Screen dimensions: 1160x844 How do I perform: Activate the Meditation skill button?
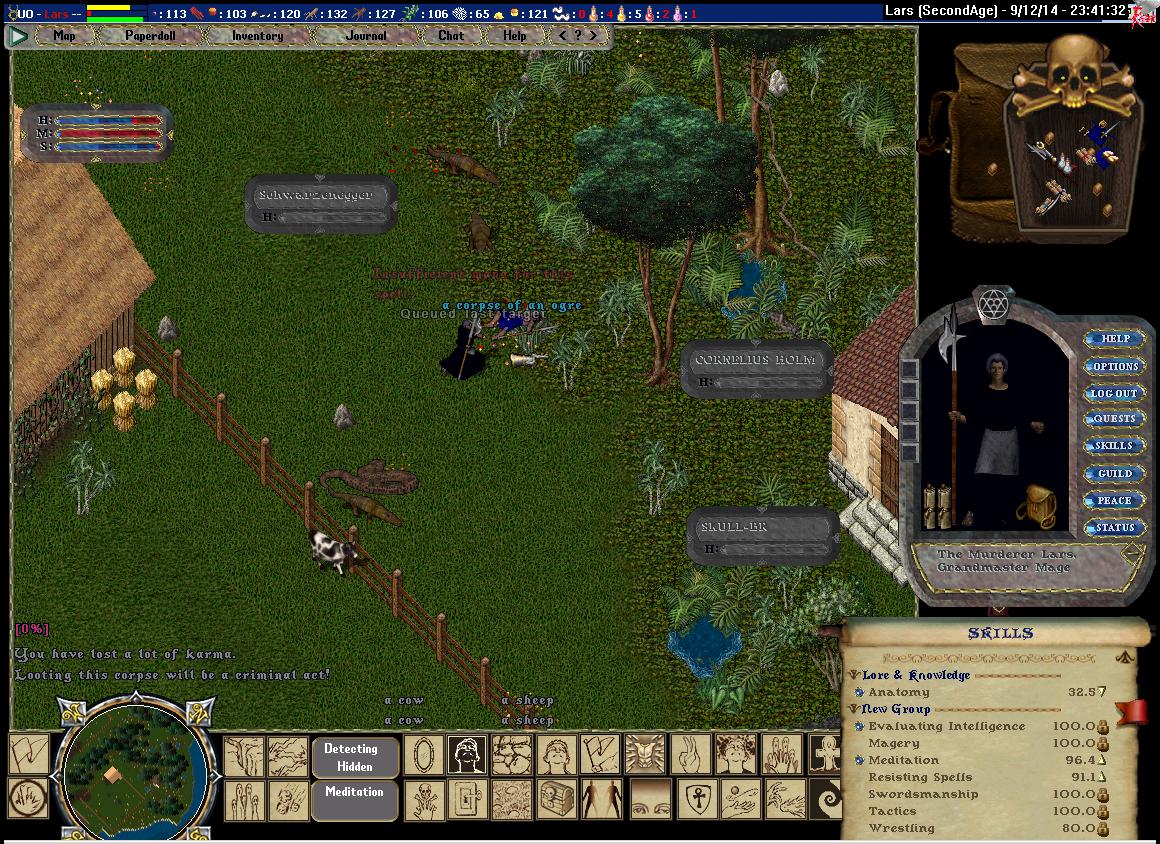tap(355, 792)
